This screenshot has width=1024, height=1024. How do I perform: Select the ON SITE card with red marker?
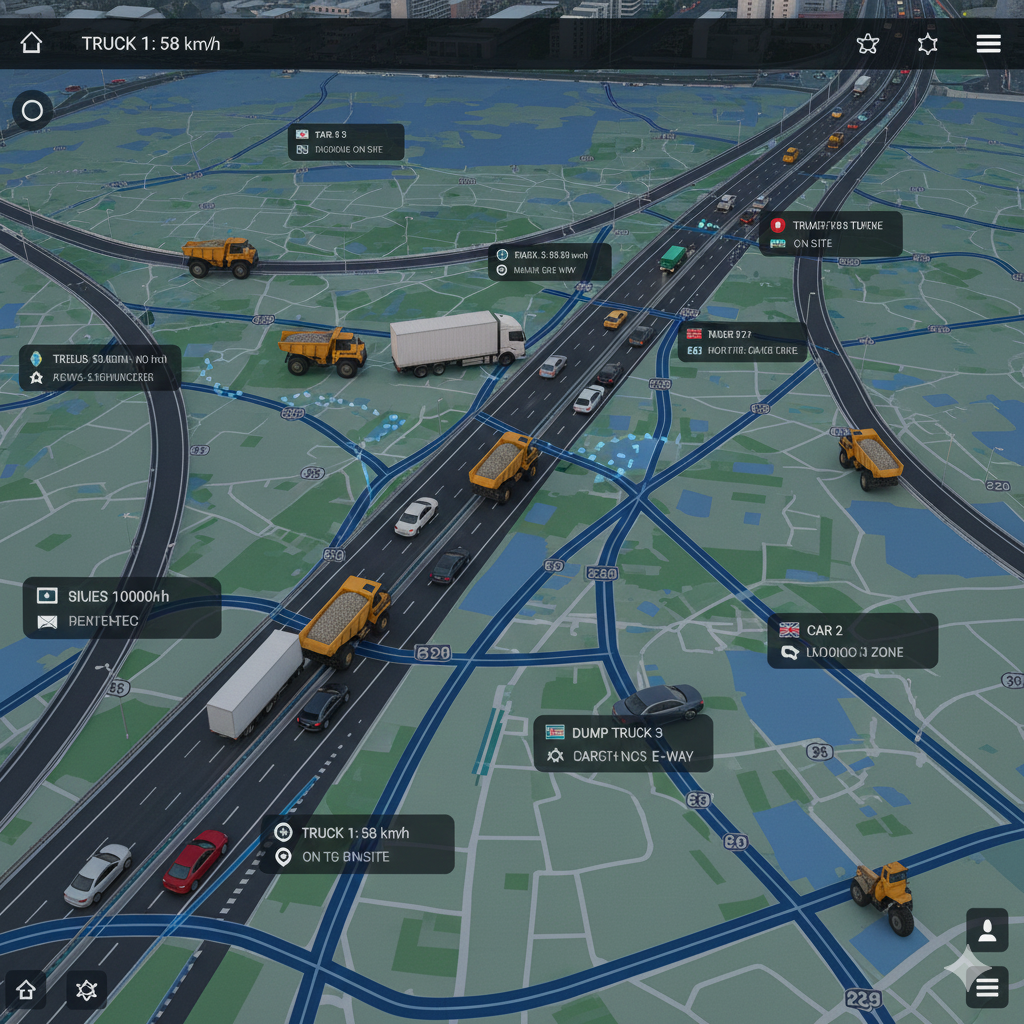tap(831, 234)
